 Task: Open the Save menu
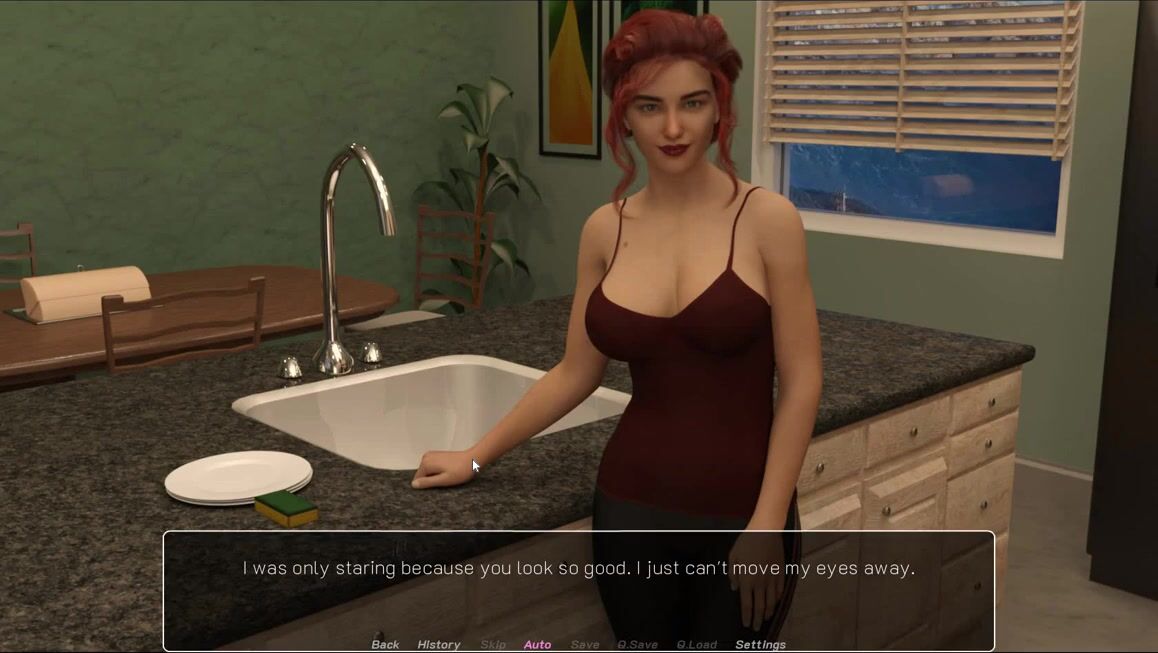pos(585,644)
